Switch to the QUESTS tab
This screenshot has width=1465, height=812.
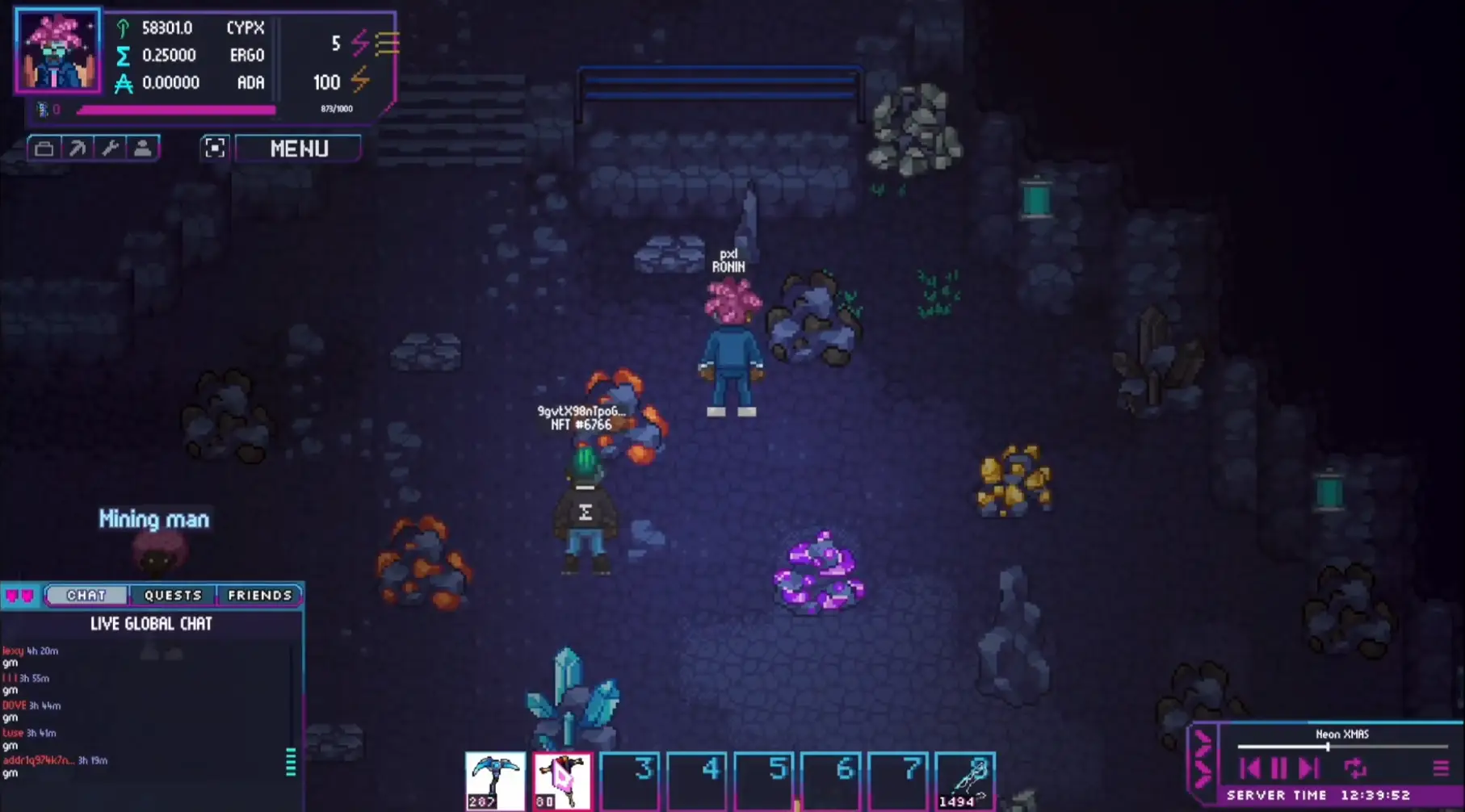(173, 595)
